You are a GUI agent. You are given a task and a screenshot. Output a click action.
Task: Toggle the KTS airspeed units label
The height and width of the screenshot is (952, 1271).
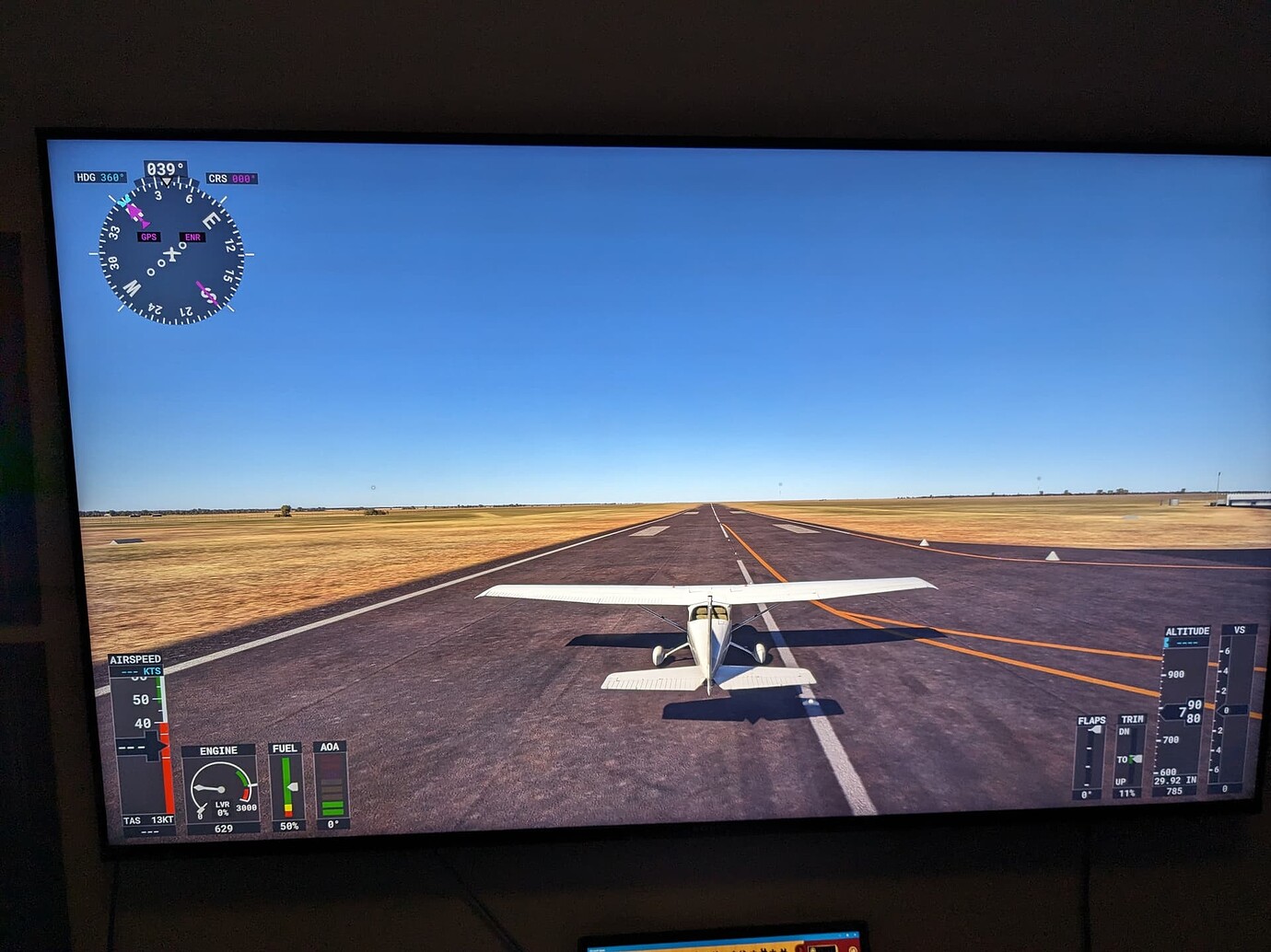(x=152, y=670)
